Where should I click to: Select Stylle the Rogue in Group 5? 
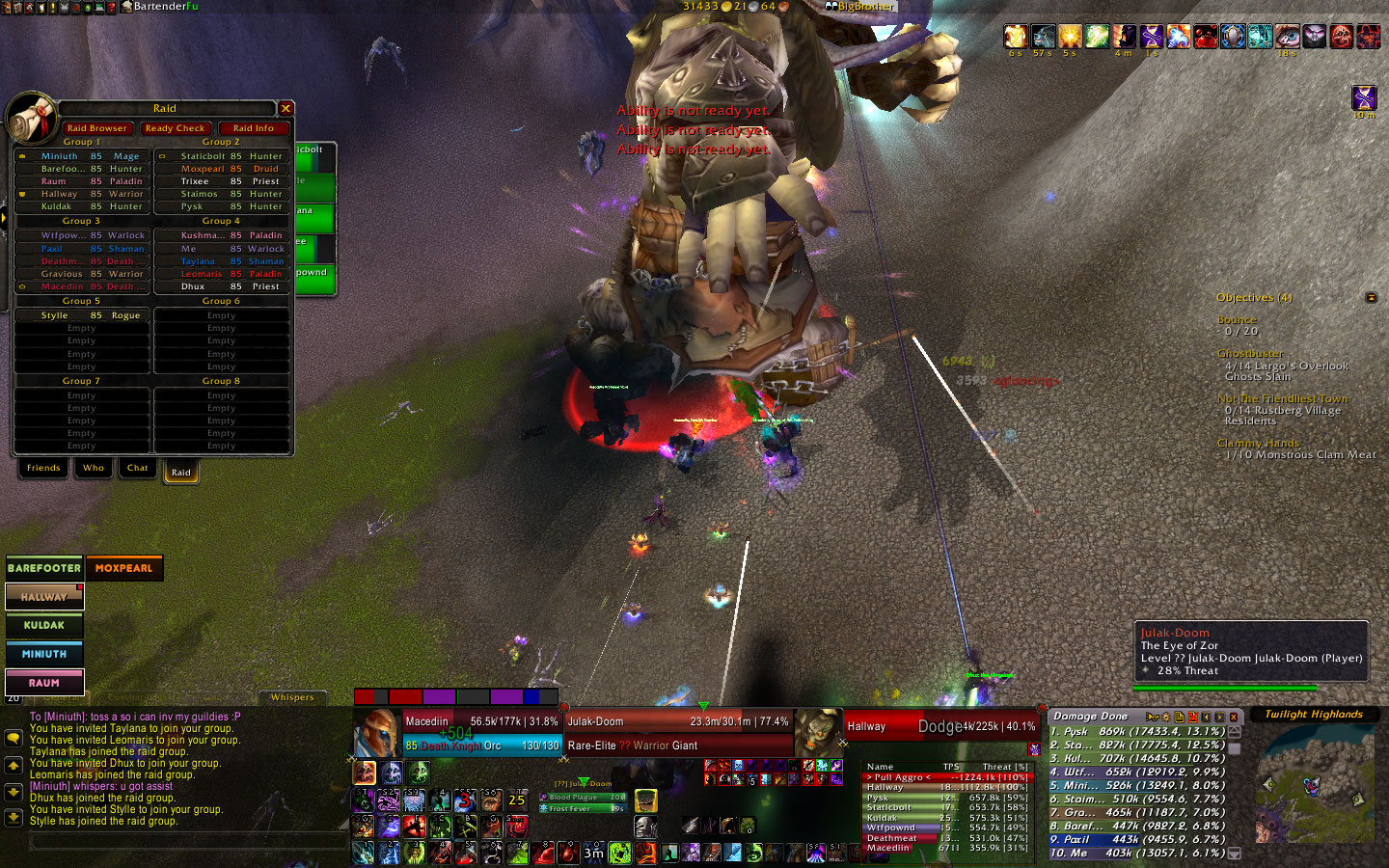[x=82, y=315]
